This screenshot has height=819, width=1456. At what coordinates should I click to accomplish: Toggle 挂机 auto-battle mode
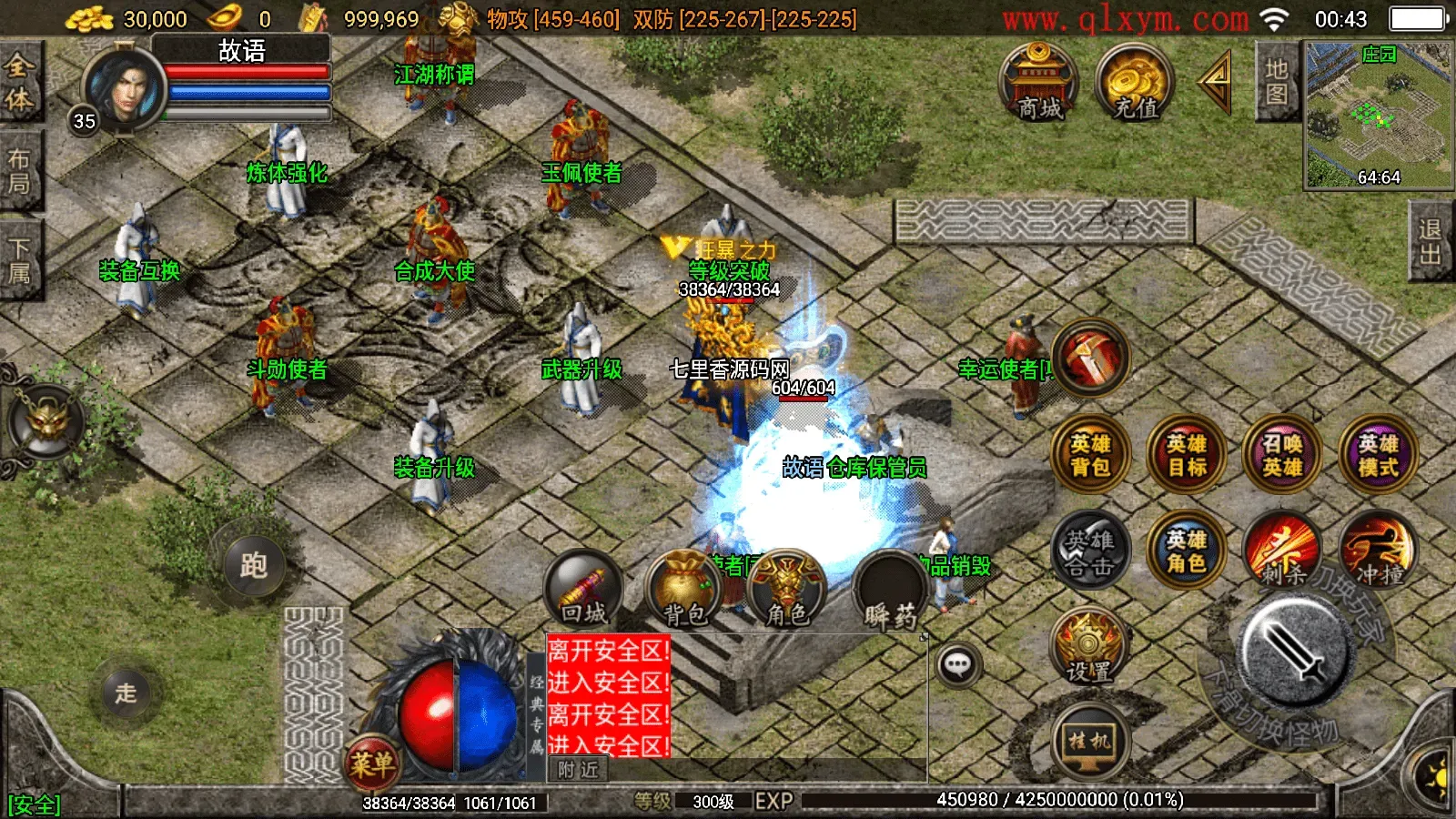(x=1089, y=739)
